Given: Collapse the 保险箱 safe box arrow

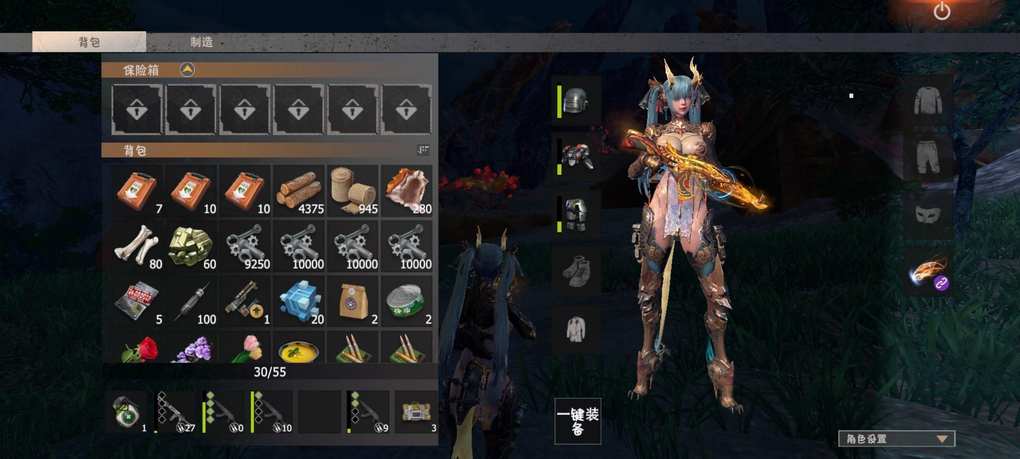Looking at the screenshot, I should (187, 70).
